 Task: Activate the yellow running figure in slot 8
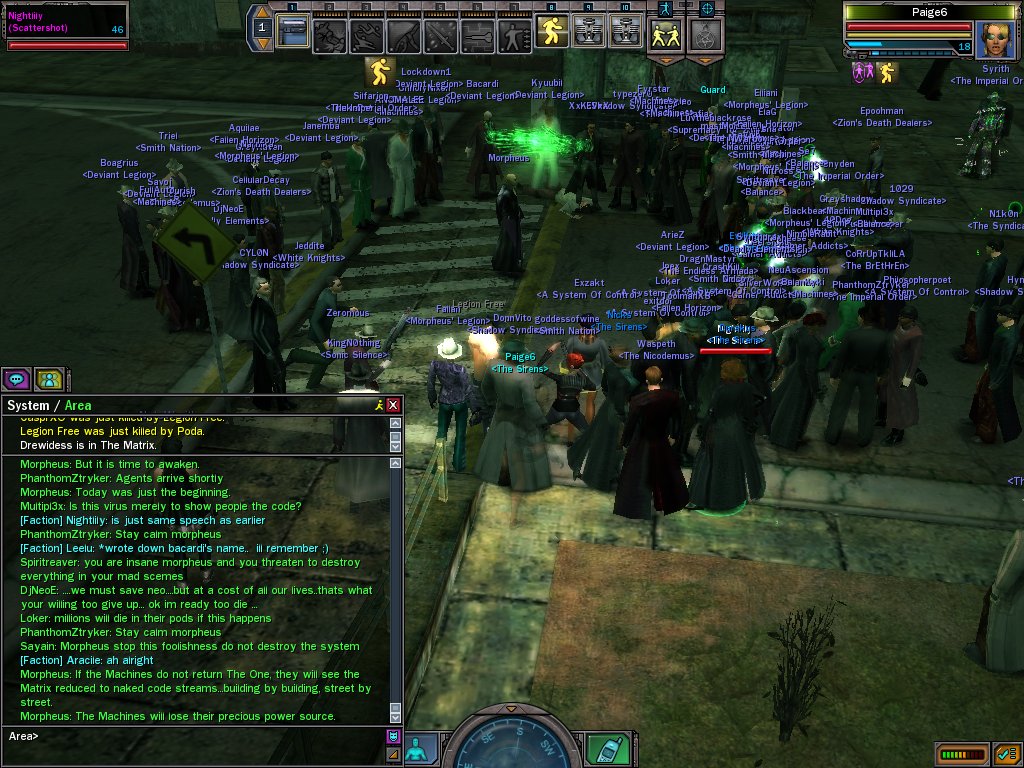click(551, 34)
